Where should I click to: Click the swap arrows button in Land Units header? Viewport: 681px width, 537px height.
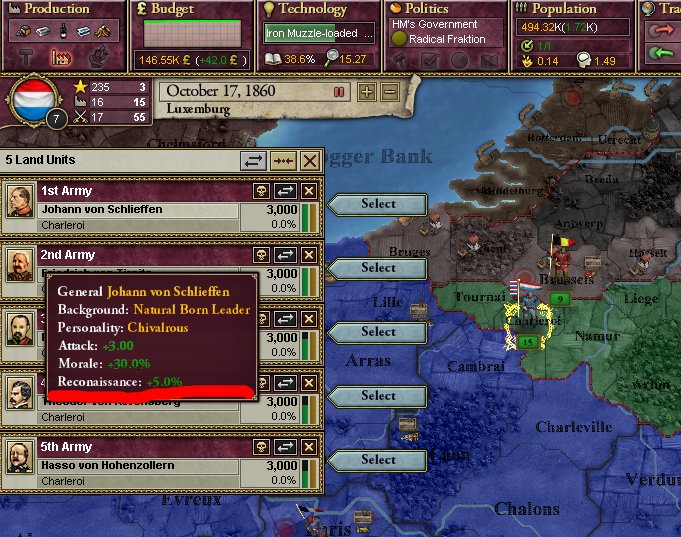click(255, 160)
